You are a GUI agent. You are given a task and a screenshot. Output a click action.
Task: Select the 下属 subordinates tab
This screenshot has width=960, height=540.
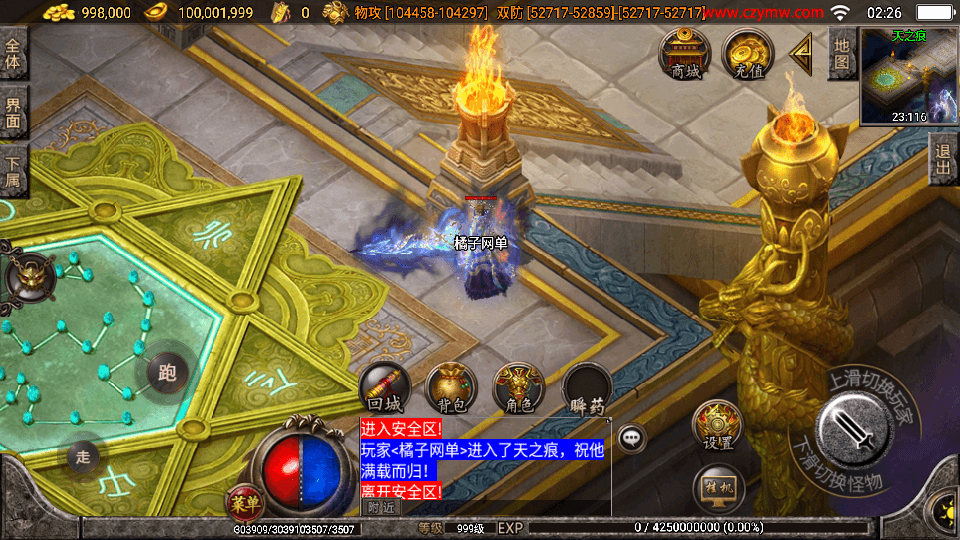click(14, 171)
